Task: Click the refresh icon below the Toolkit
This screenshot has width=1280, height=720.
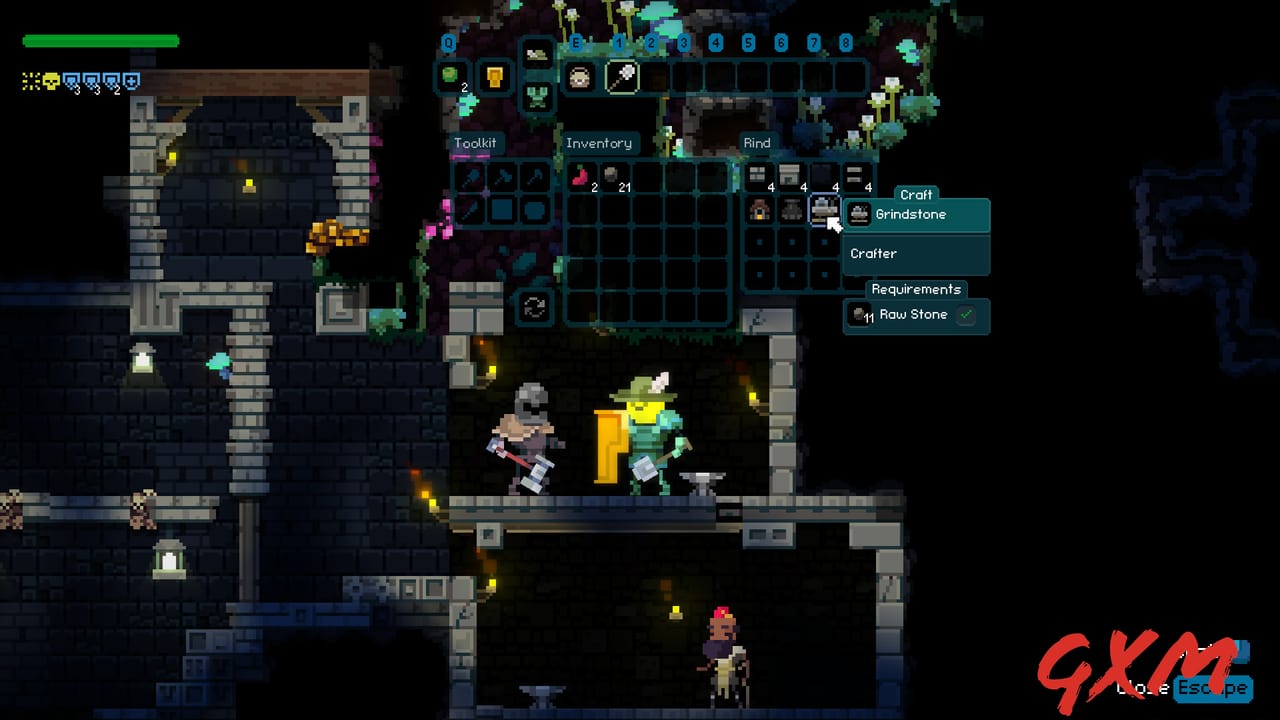Action: click(x=534, y=308)
